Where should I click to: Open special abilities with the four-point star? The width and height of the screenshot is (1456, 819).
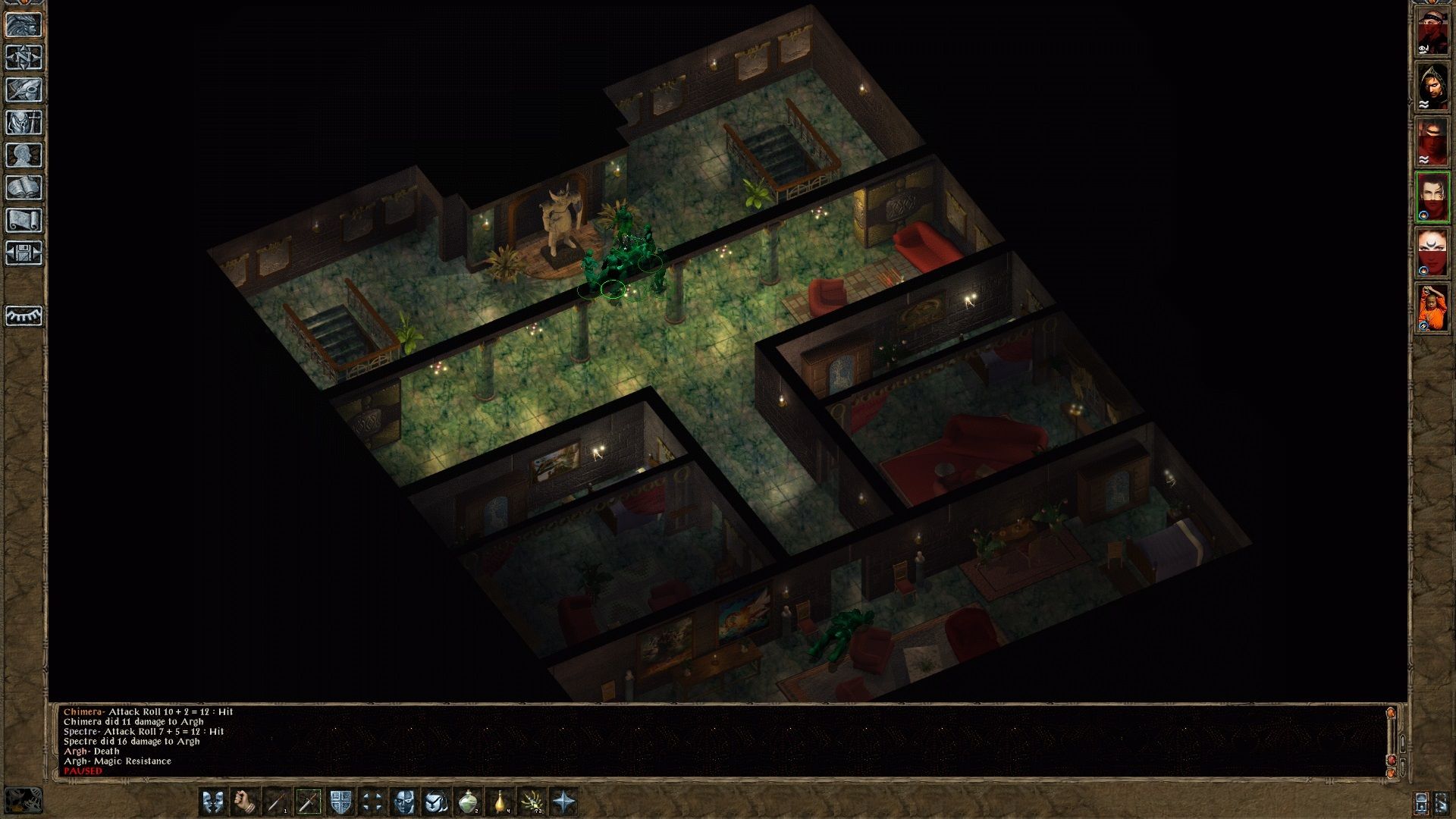564,802
